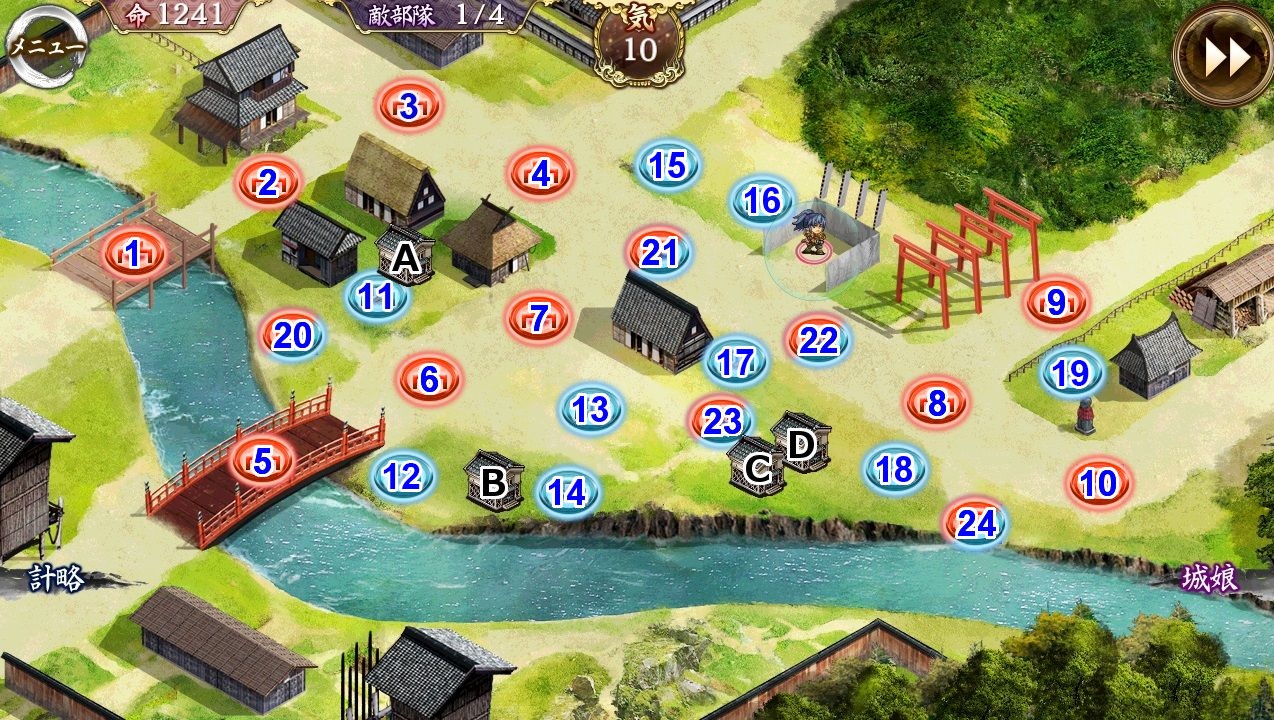Image resolution: width=1274 pixels, height=720 pixels.
Task: Select placement tile 21
Action: [x=659, y=253]
